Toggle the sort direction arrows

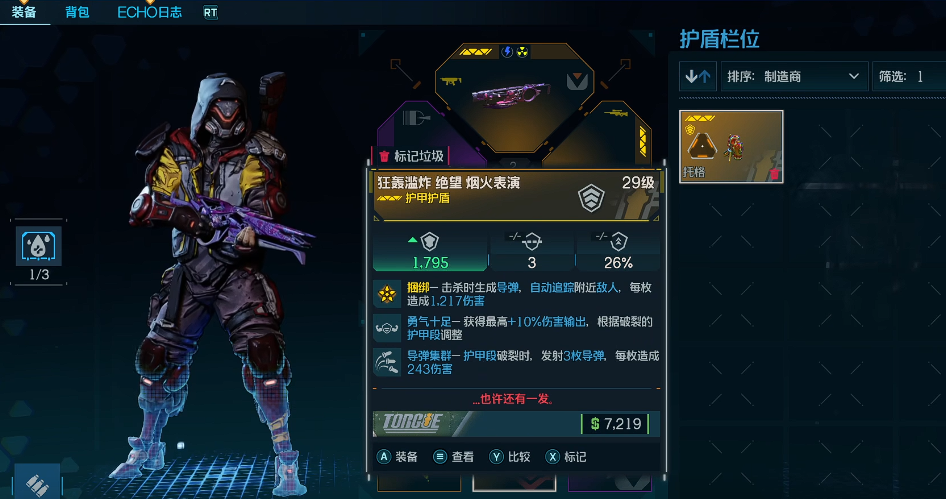[x=698, y=76]
